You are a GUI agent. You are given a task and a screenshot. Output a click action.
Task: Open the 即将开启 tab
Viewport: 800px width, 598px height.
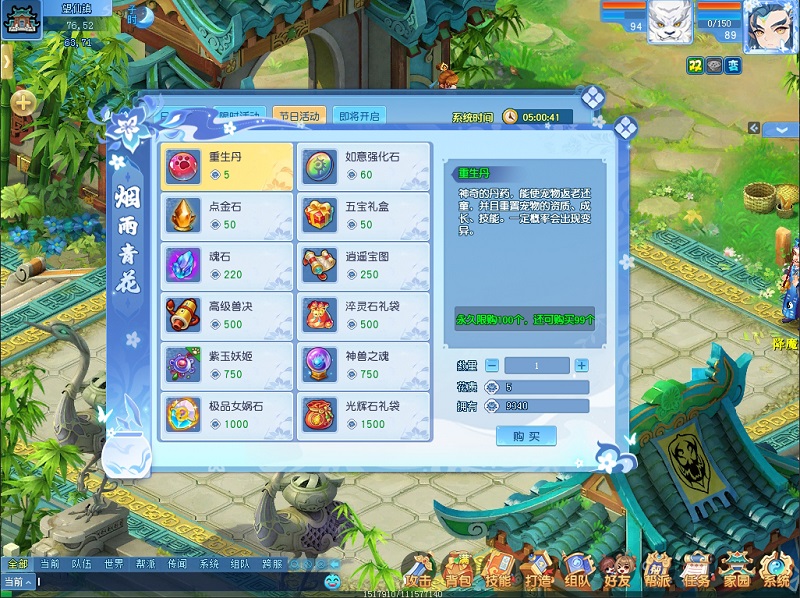(359, 116)
